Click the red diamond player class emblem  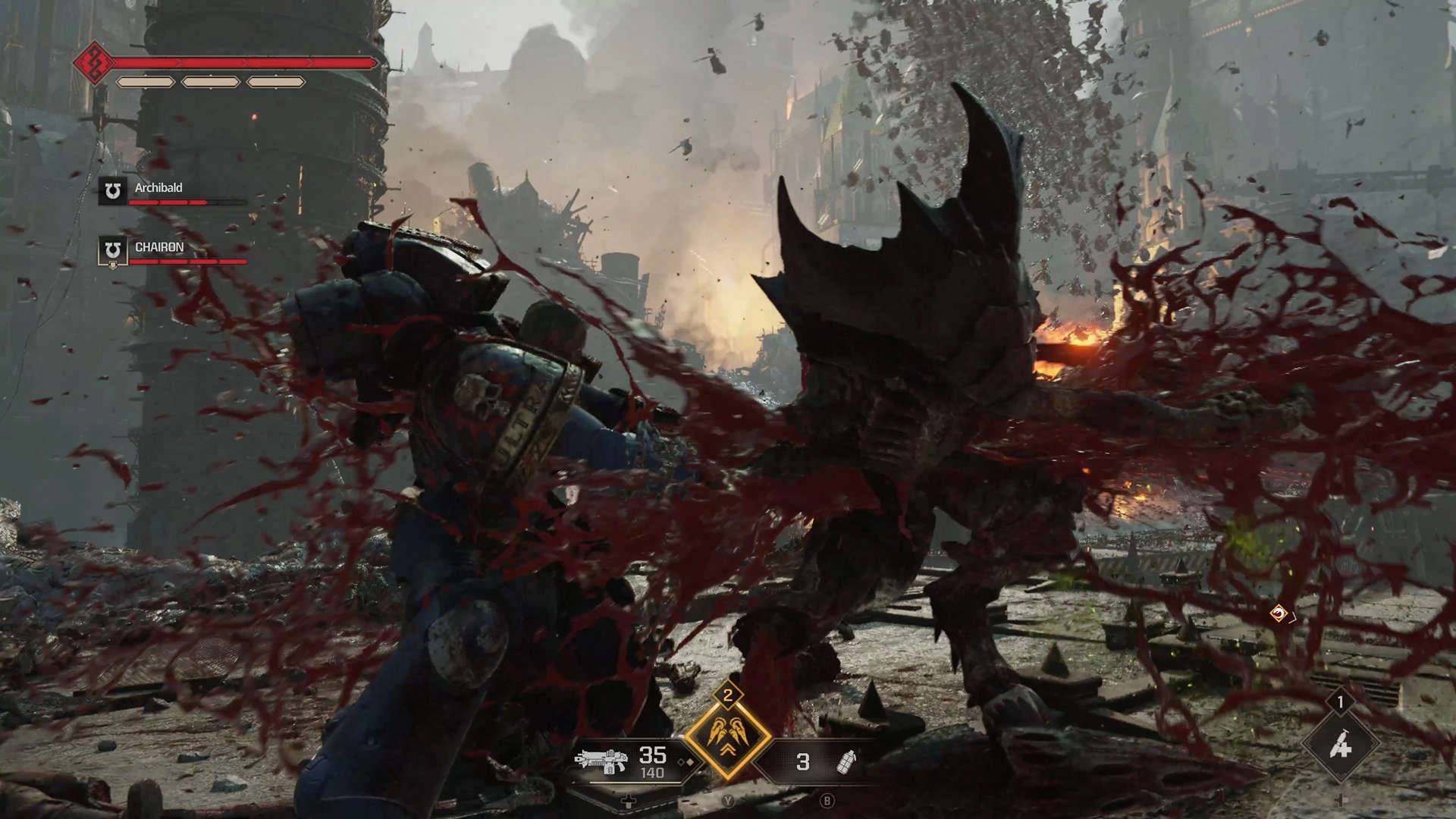coord(93,63)
